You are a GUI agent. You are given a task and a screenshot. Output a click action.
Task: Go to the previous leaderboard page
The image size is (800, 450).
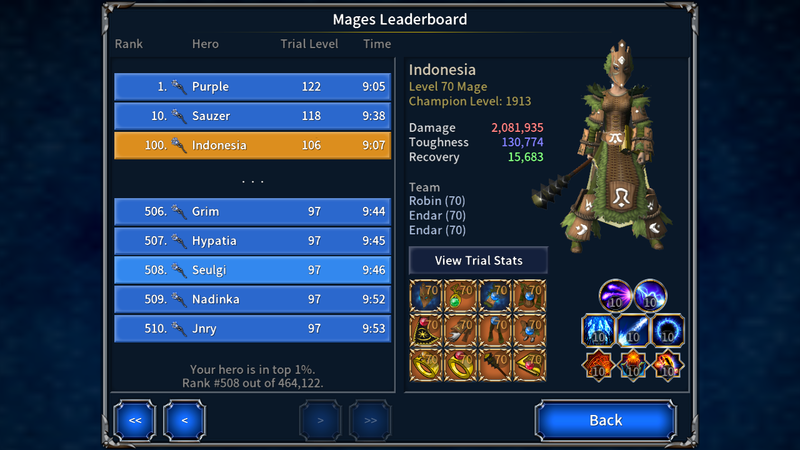pos(184,420)
